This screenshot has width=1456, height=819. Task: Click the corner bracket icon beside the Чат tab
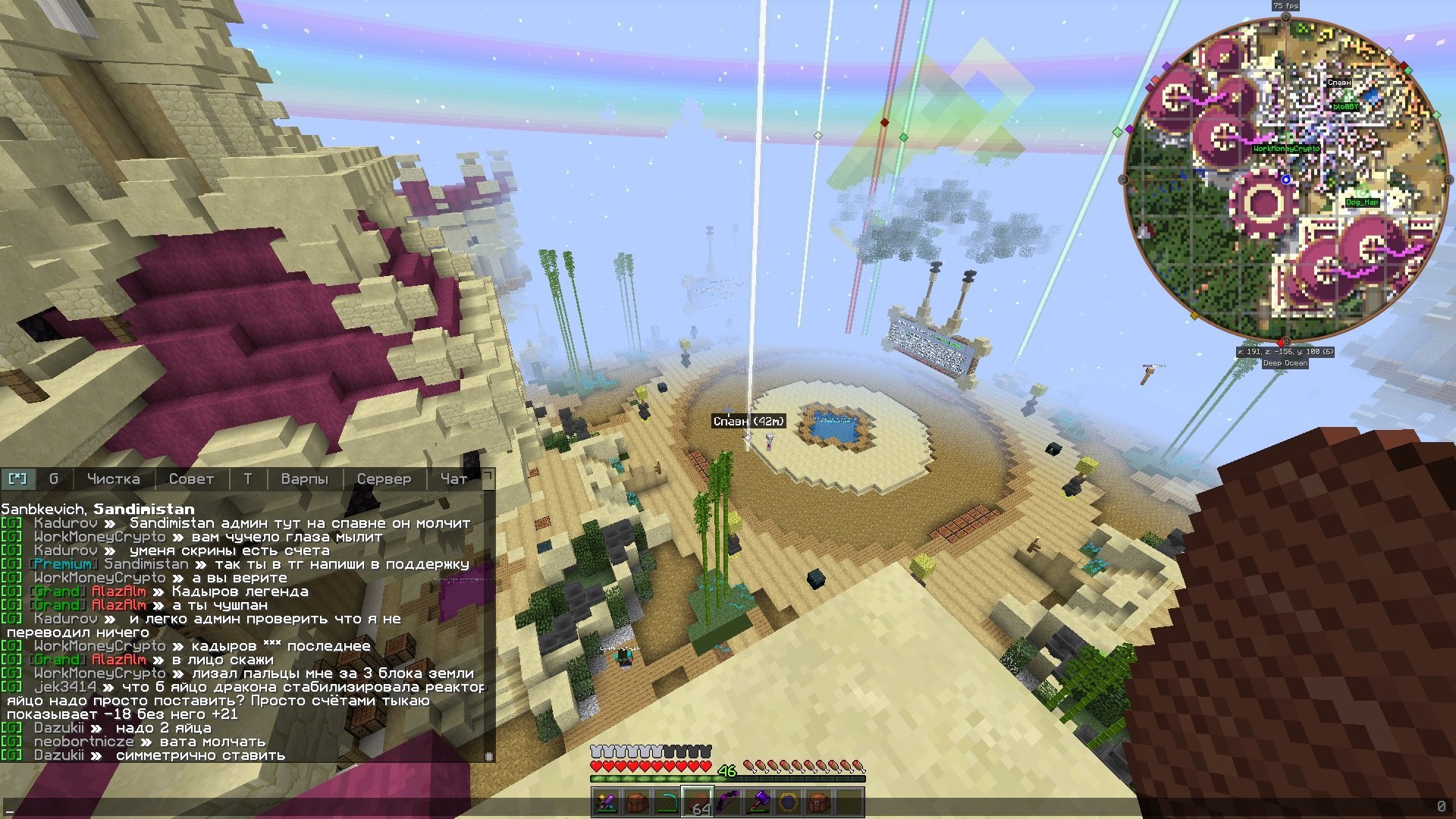[488, 476]
